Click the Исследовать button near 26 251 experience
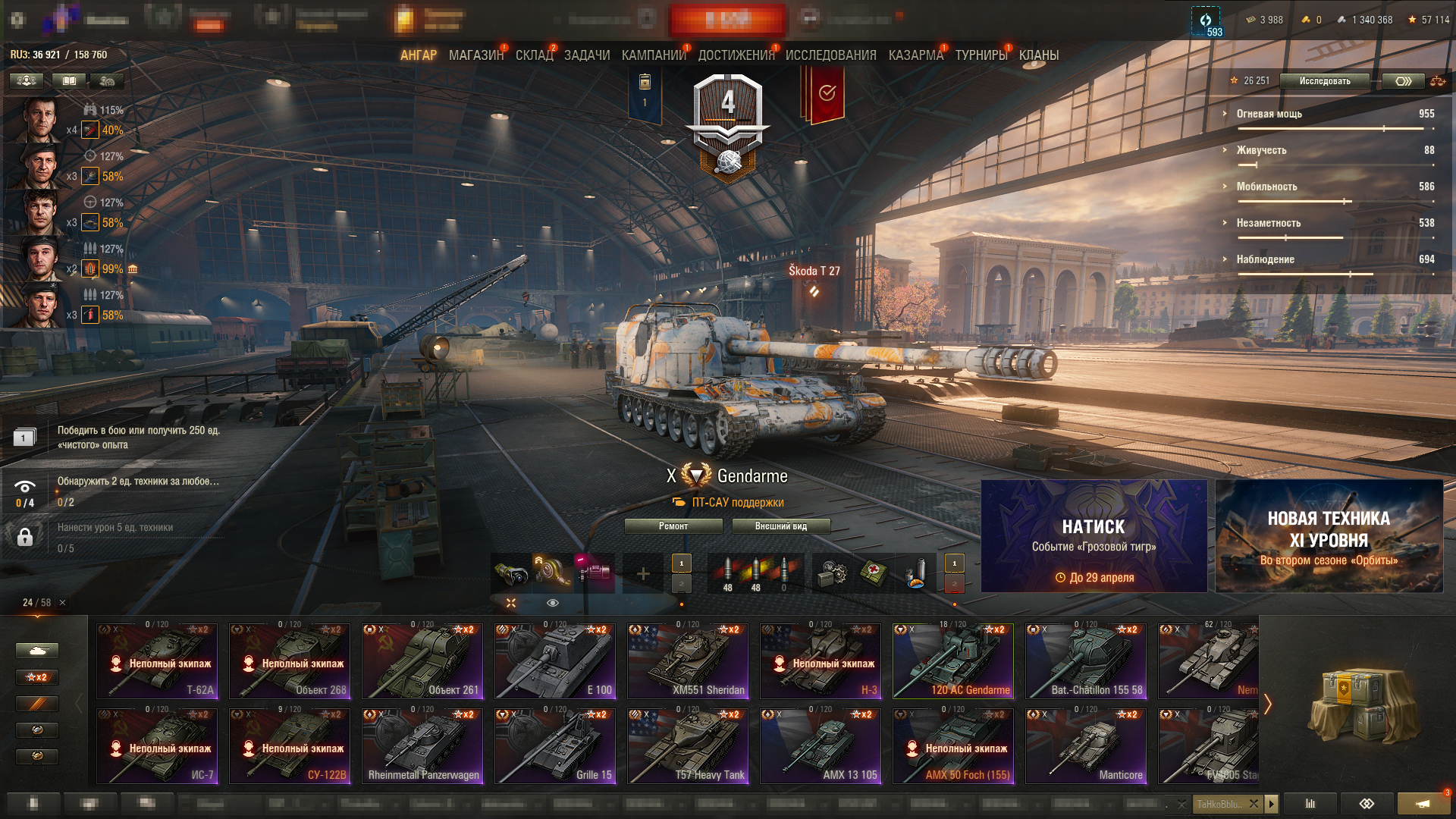The width and height of the screenshot is (1456, 819). pyautogui.click(x=1324, y=81)
